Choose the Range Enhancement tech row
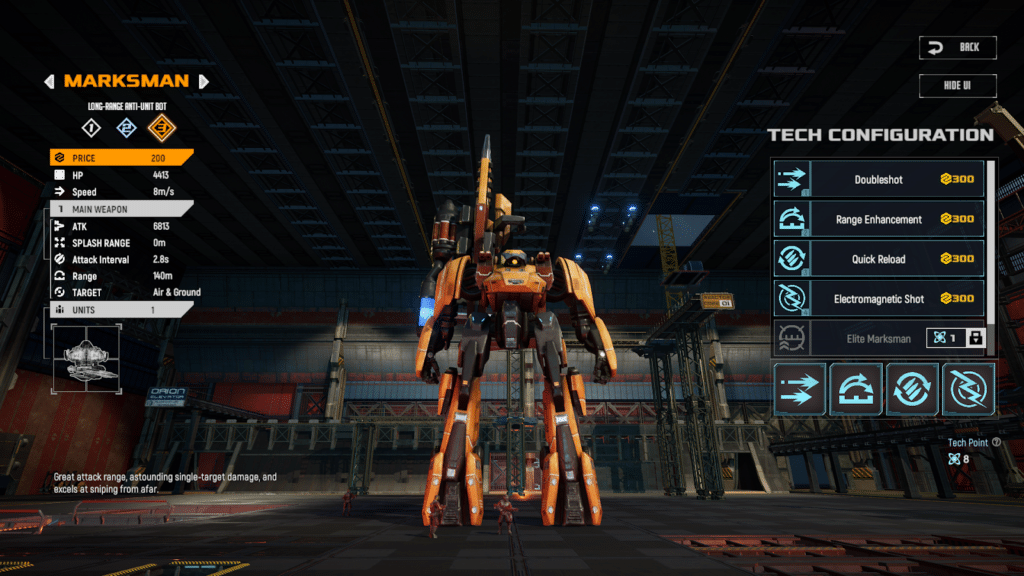The height and width of the screenshot is (576, 1024). click(x=879, y=219)
